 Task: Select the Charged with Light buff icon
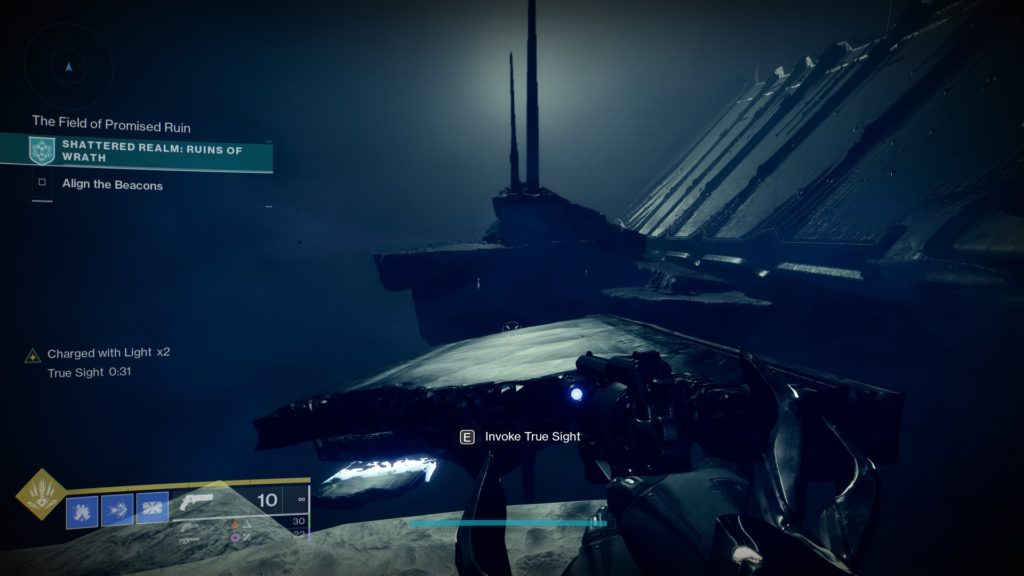tap(33, 355)
